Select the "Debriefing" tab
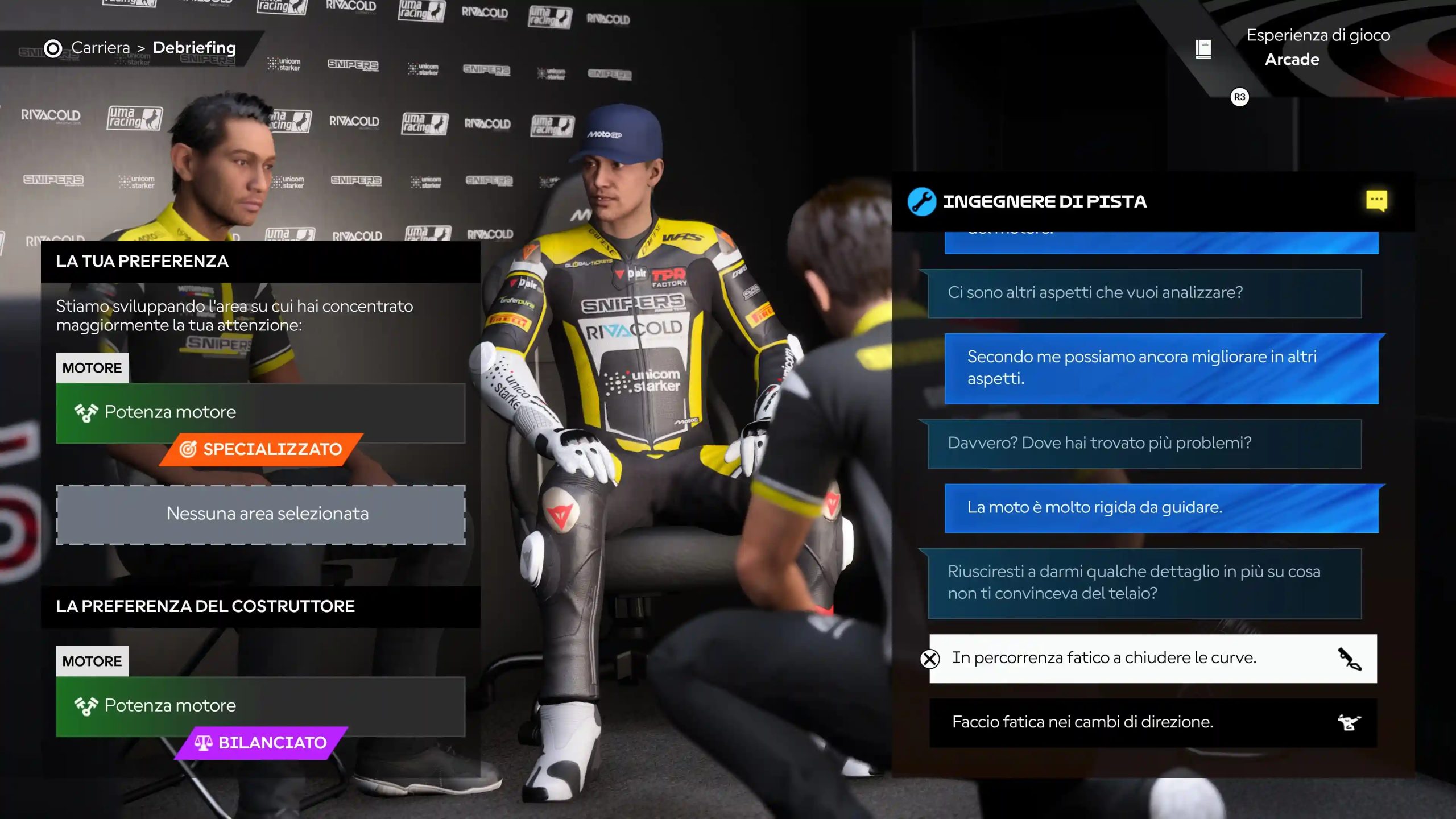 click(194, 48)
